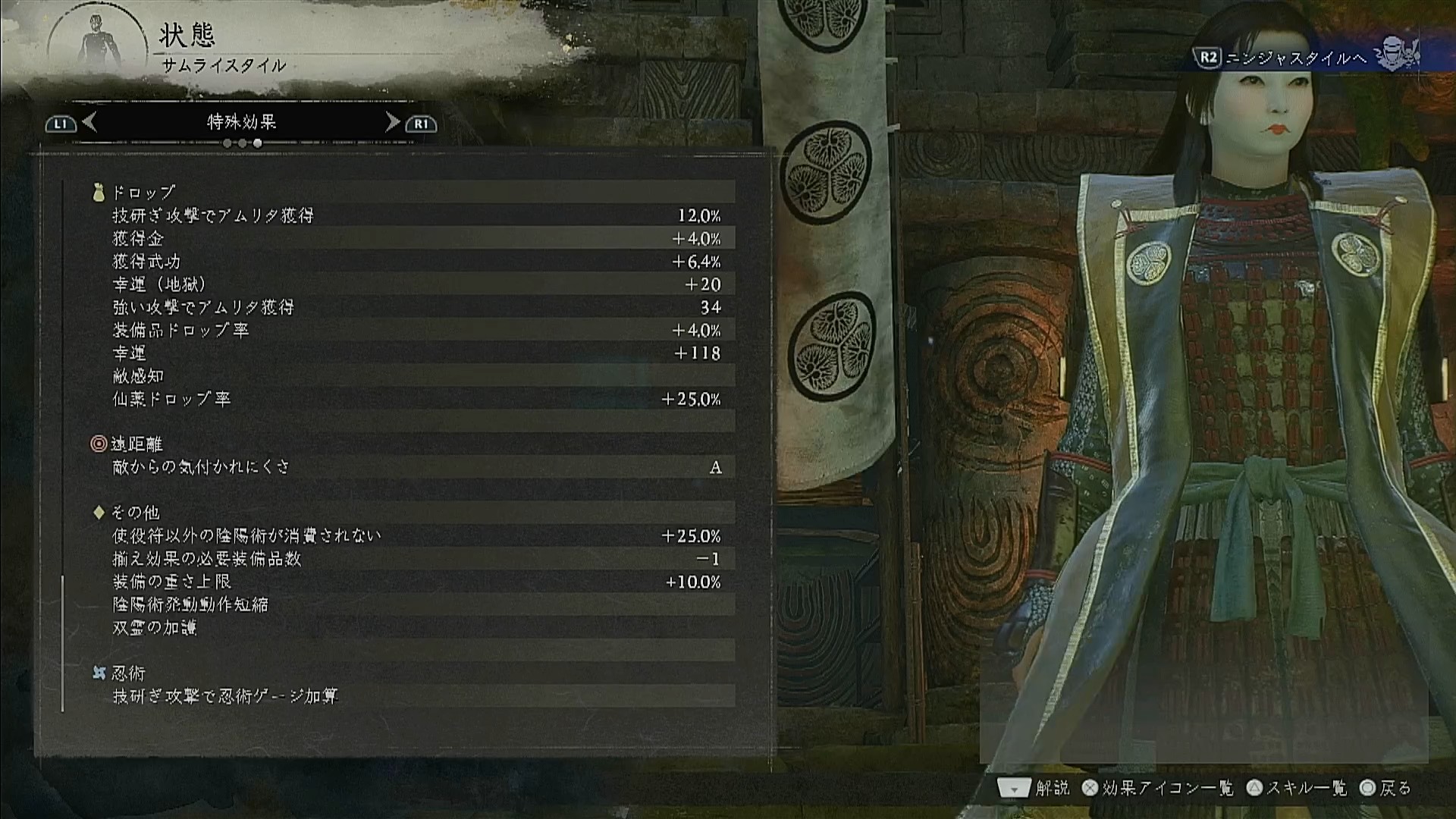This screenshot has height=819, width=1456.
Task: Choose the 双霊の加護 effect row
Action: (416, 627)
